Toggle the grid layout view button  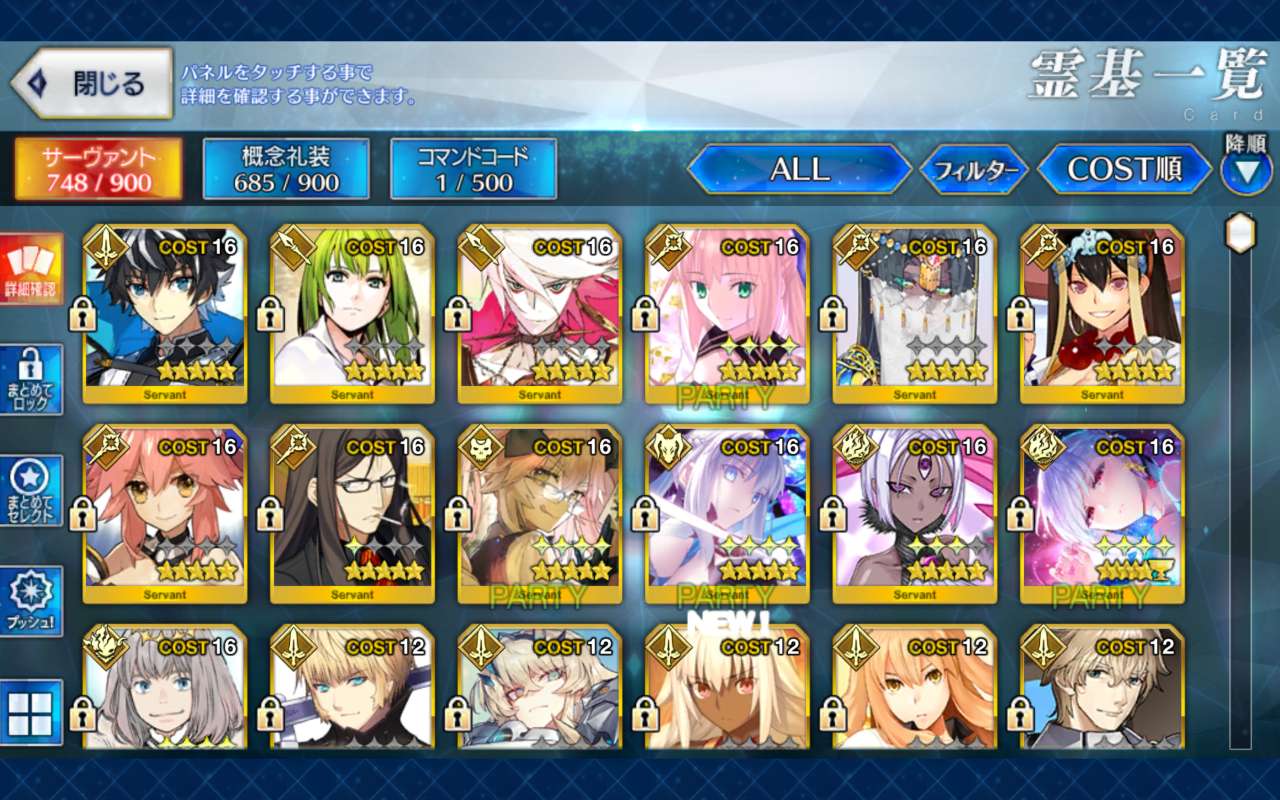(31, 712)
